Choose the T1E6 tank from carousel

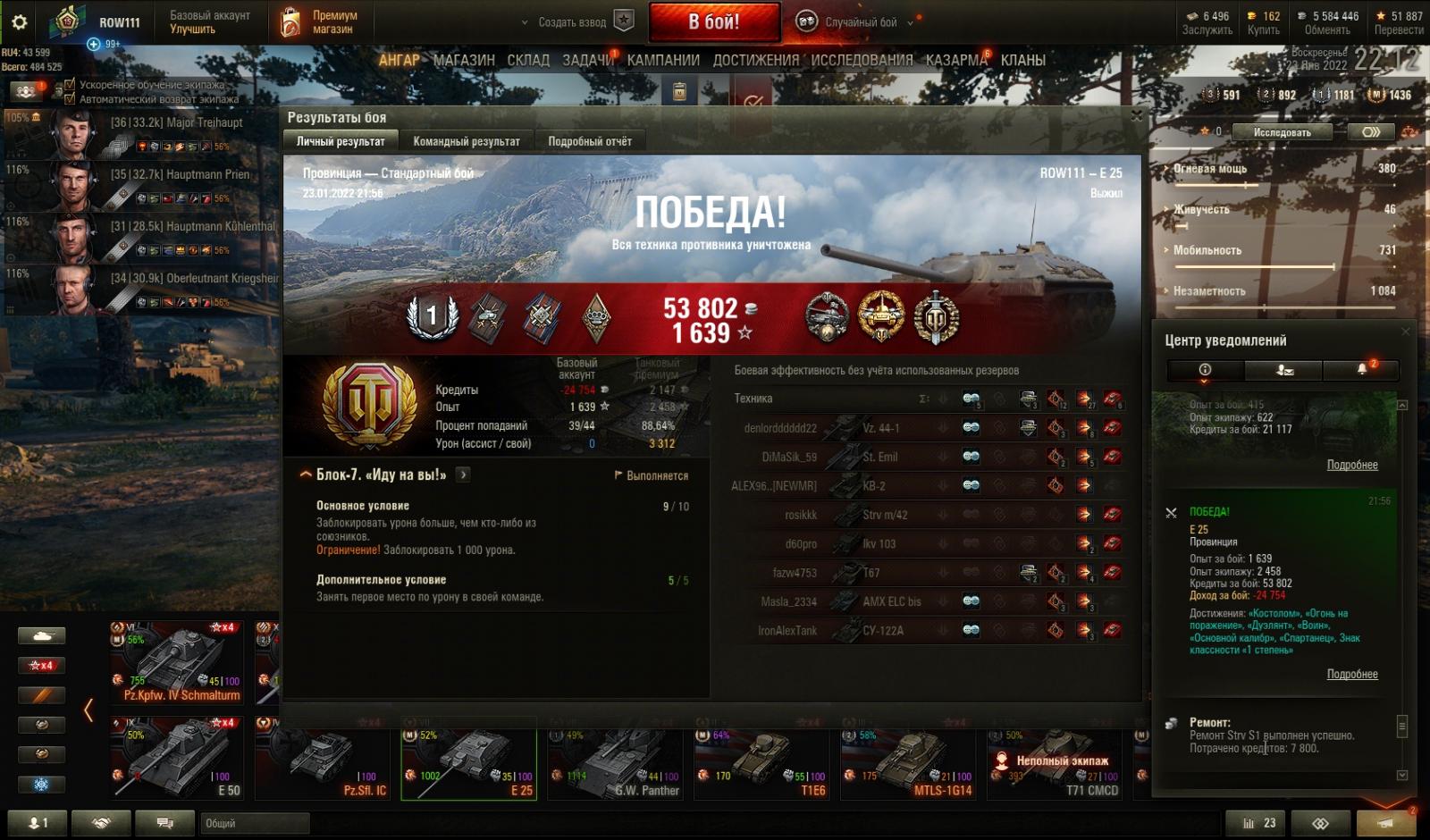pyautogui.click(x=765, y=764)
